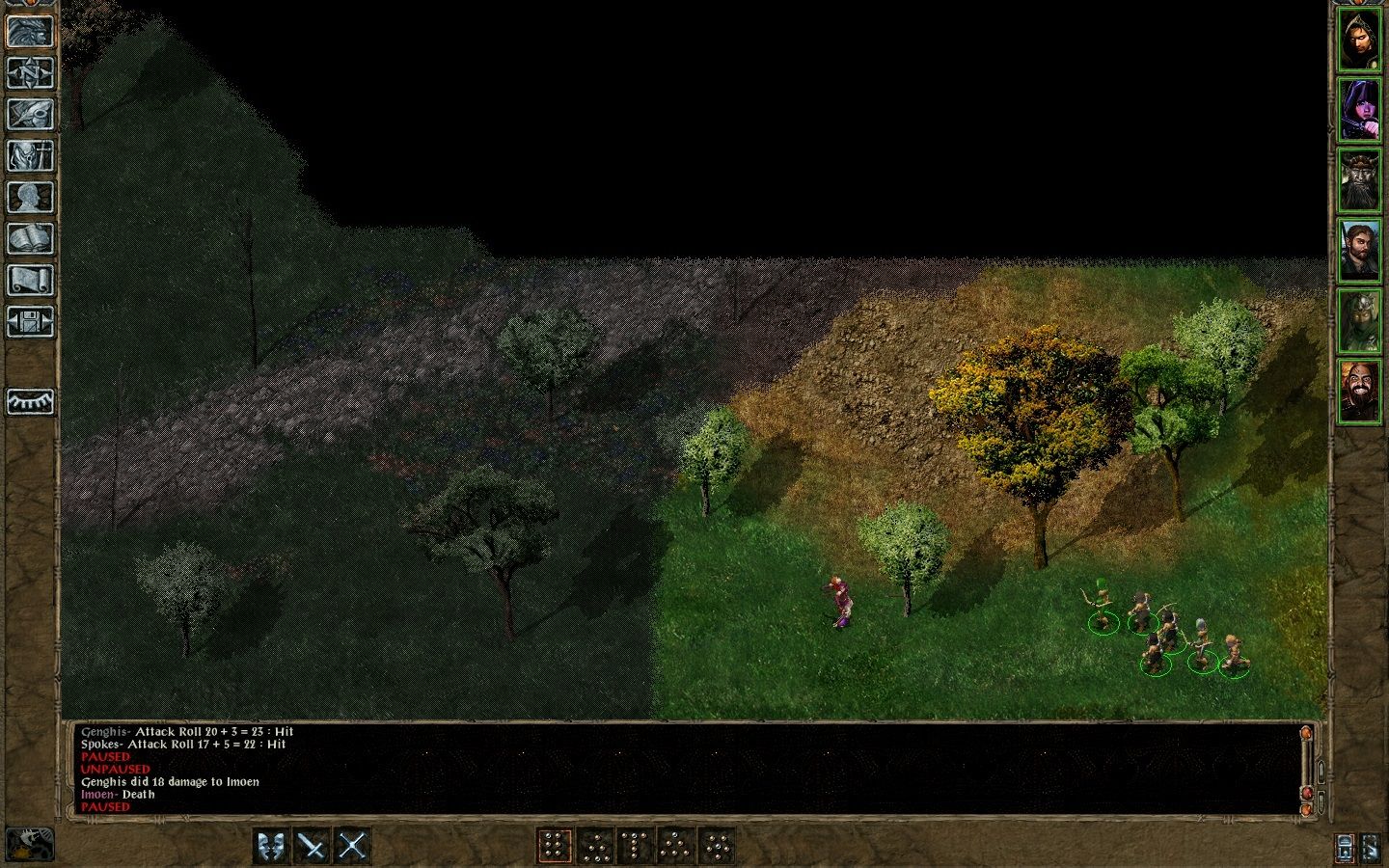The image size is (1389, 868).
Task: Choose the T-shaped formation button
Action: point(635,847)
